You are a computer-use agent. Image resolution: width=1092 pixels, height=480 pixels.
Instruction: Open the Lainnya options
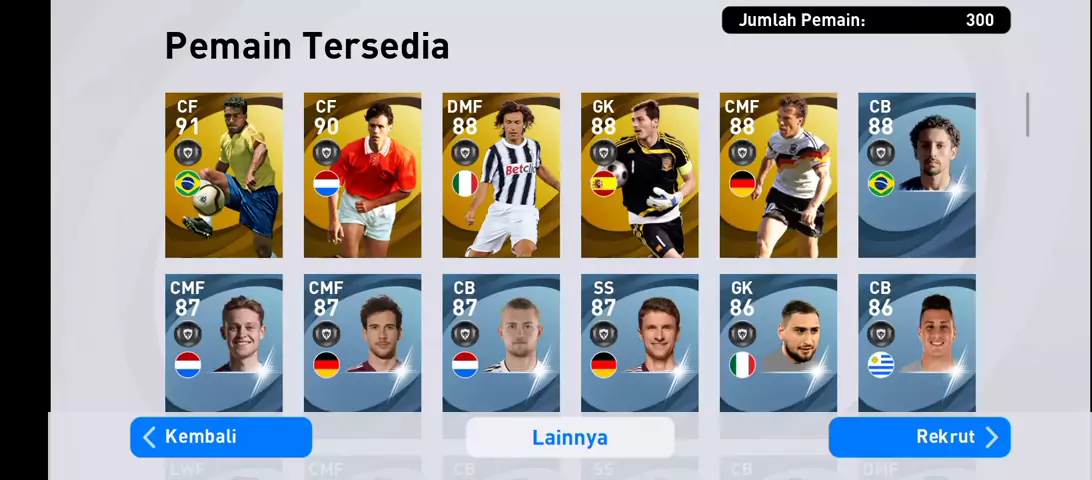570,437
